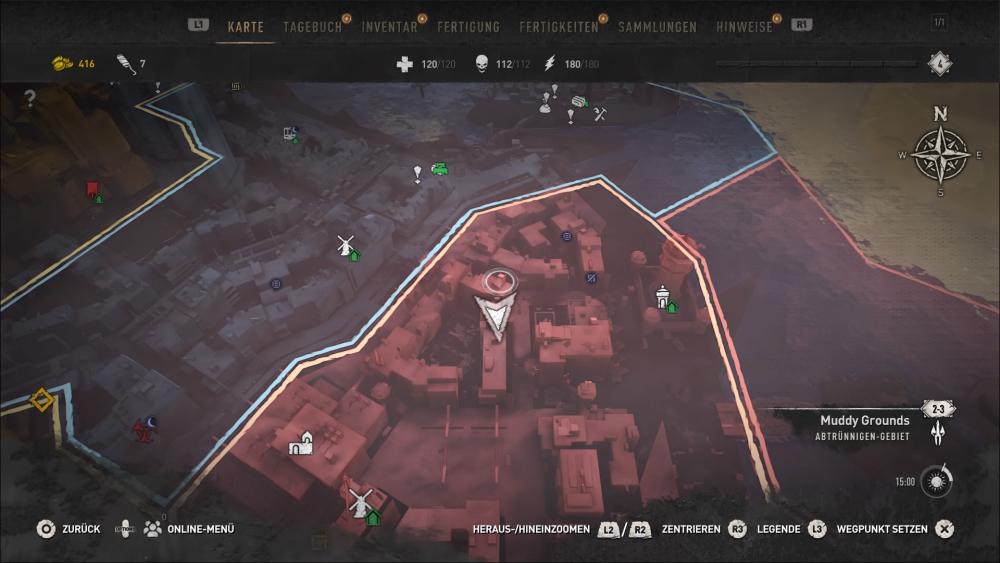The width and height of the screenshot is (1000, 563).
Task: Select the green vehicle map marker
Action: coord(439,169)
